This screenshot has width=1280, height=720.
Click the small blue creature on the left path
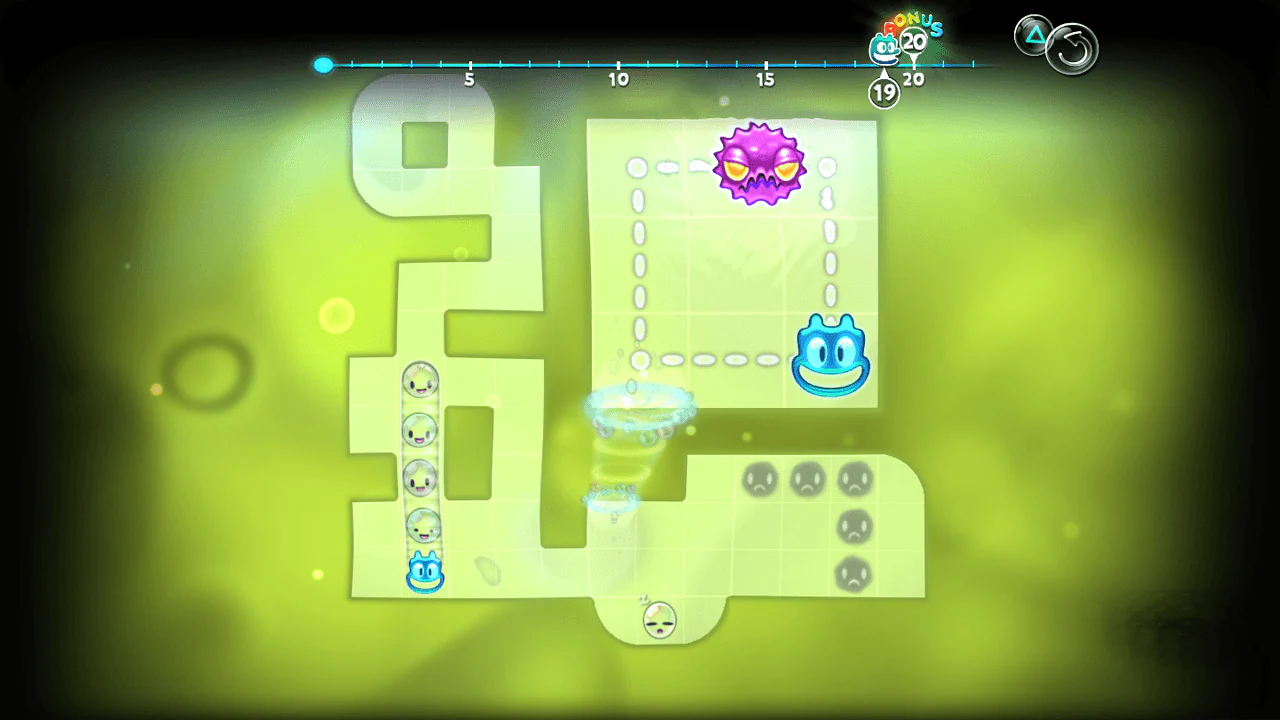(425, 573)
